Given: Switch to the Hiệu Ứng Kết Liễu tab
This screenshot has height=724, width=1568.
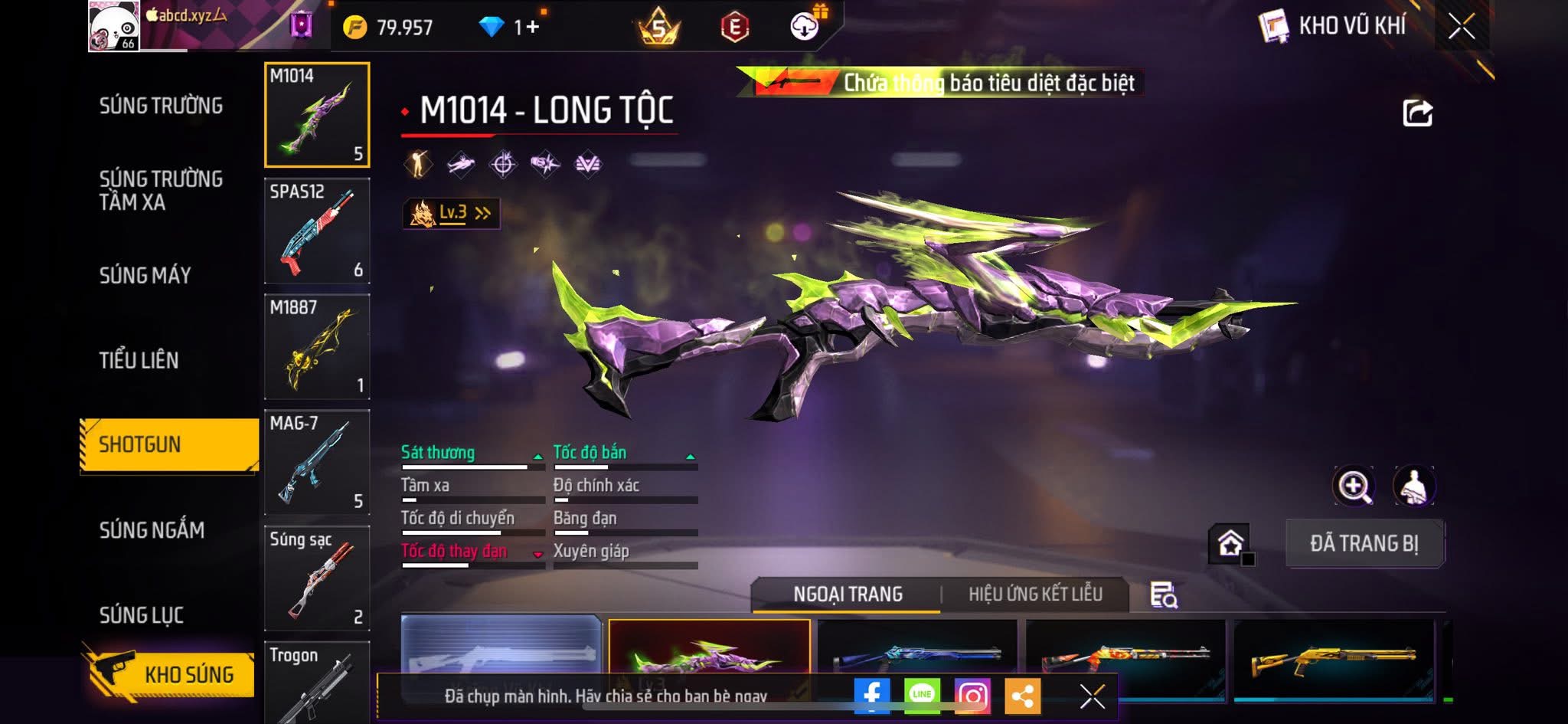Looking at the screenshot, I should click(1035, 594).
